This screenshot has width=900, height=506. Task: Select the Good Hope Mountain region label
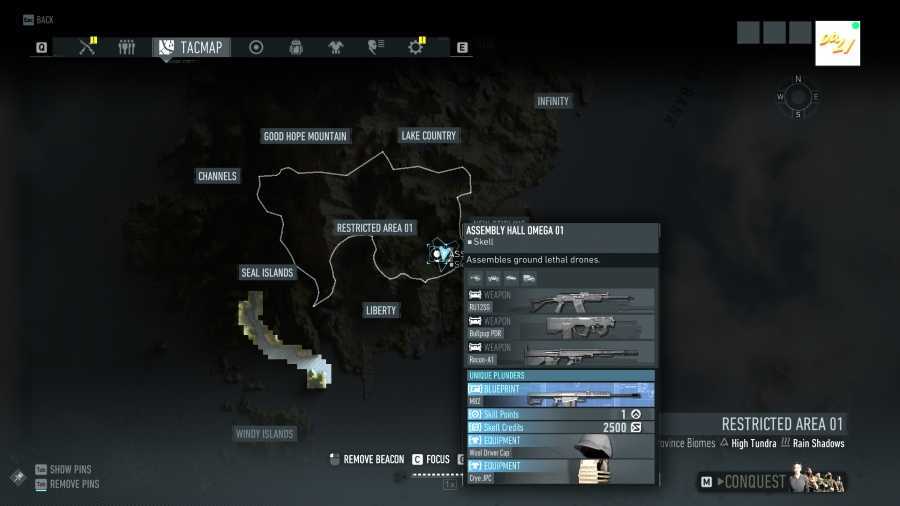[x=305, y=136]
